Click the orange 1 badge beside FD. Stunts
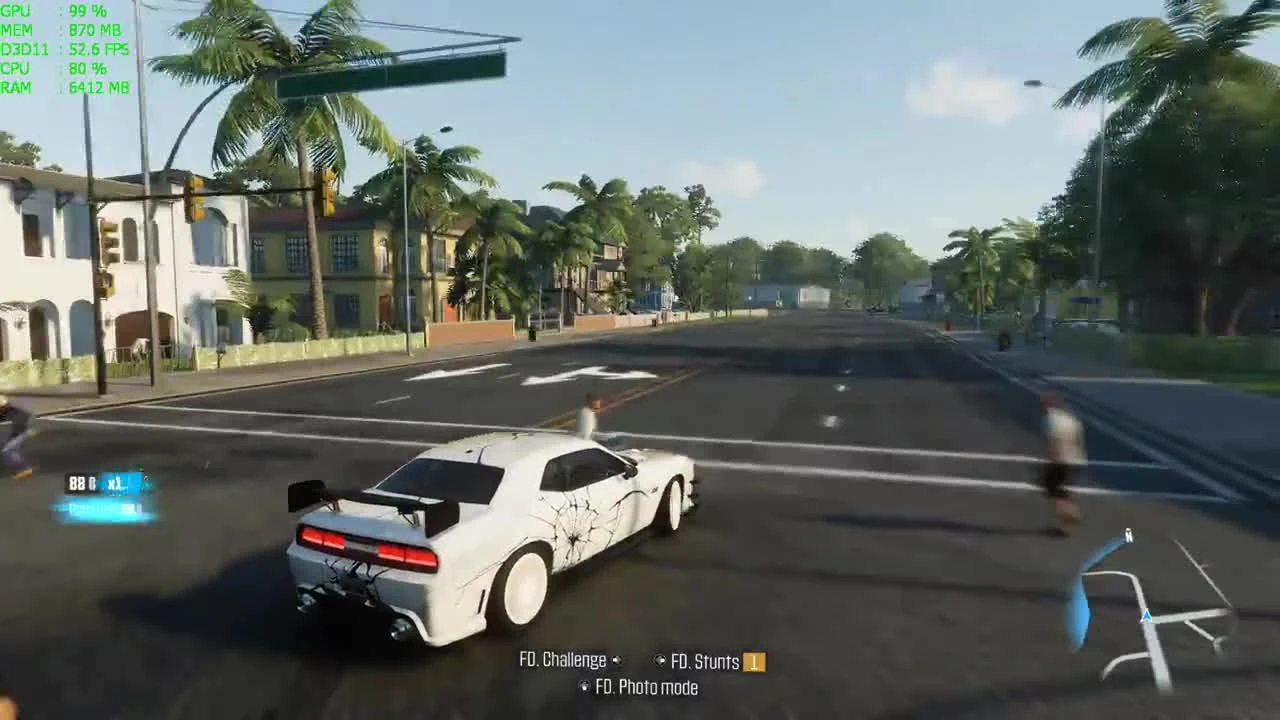 754,661
